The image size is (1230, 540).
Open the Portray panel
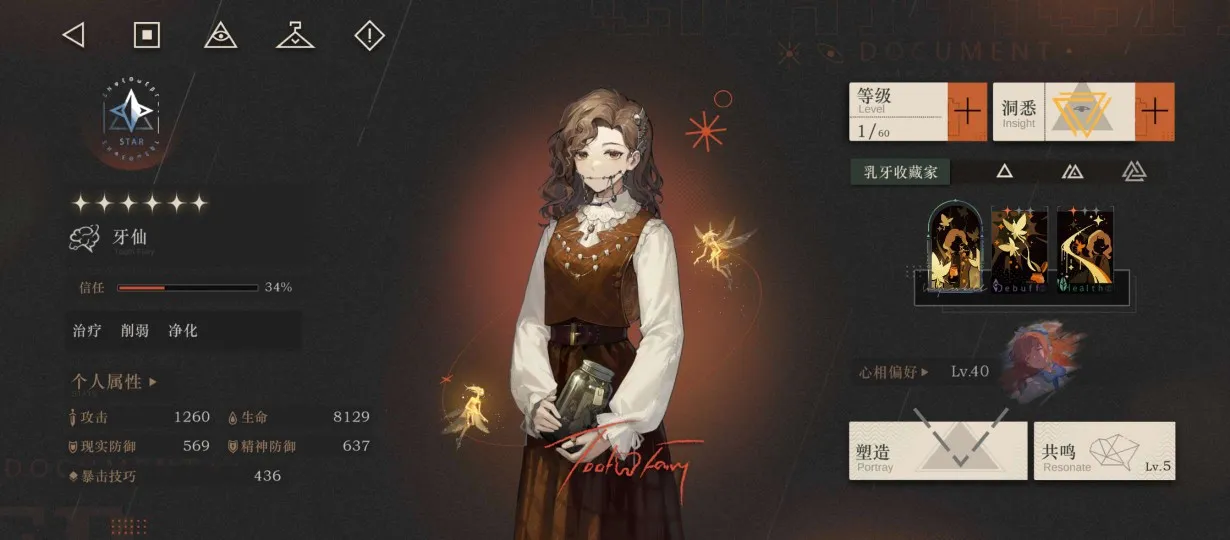938,451
